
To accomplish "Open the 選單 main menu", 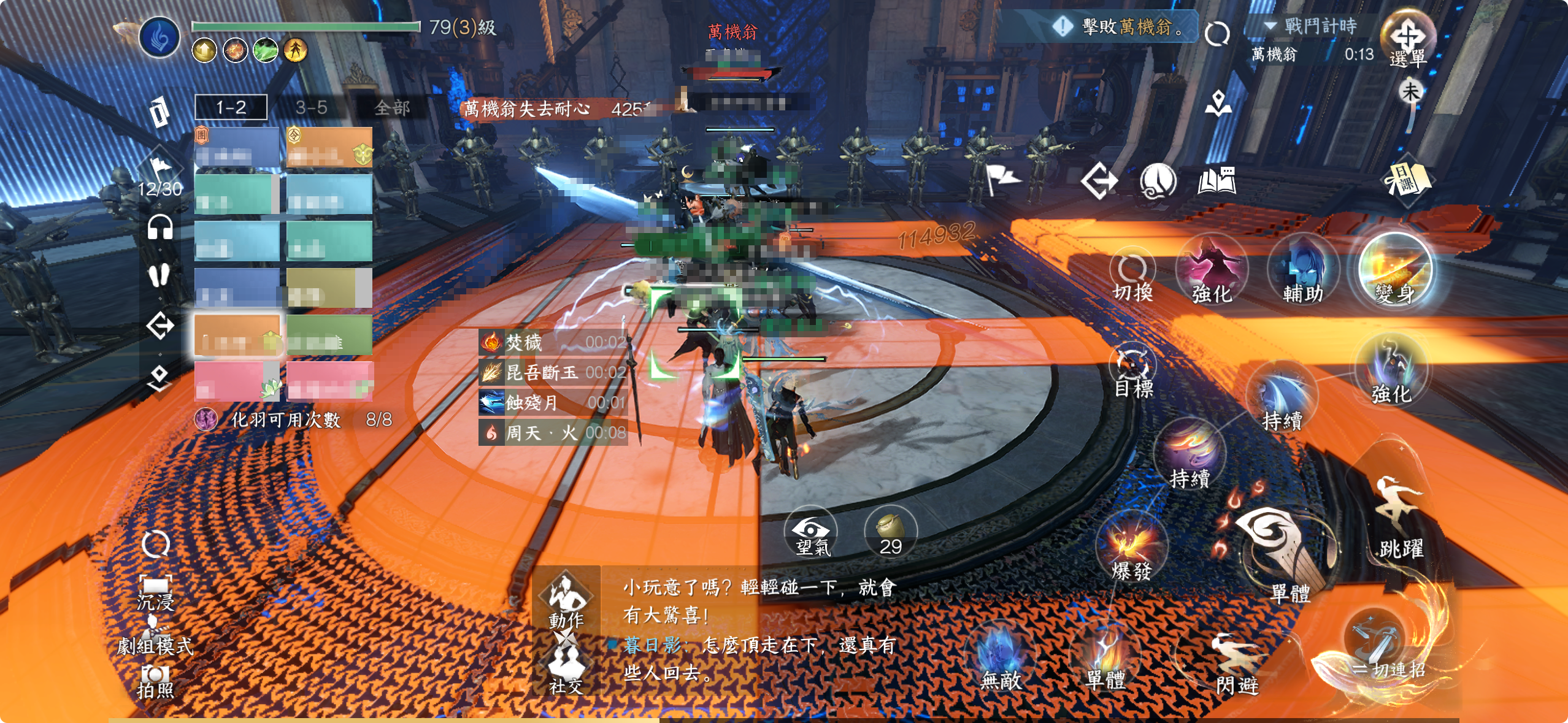I will (1408, 40).
